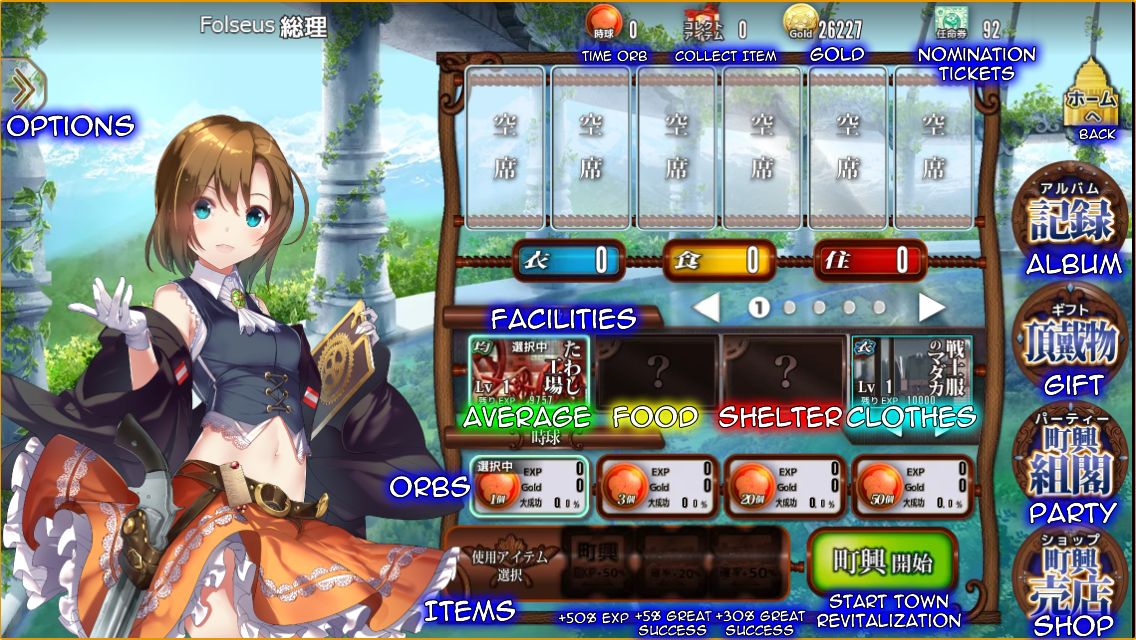Image resolution: width=1136 pixels, height=640 pixels.
Task: Click the right facility page arrow
Action: 931,308
